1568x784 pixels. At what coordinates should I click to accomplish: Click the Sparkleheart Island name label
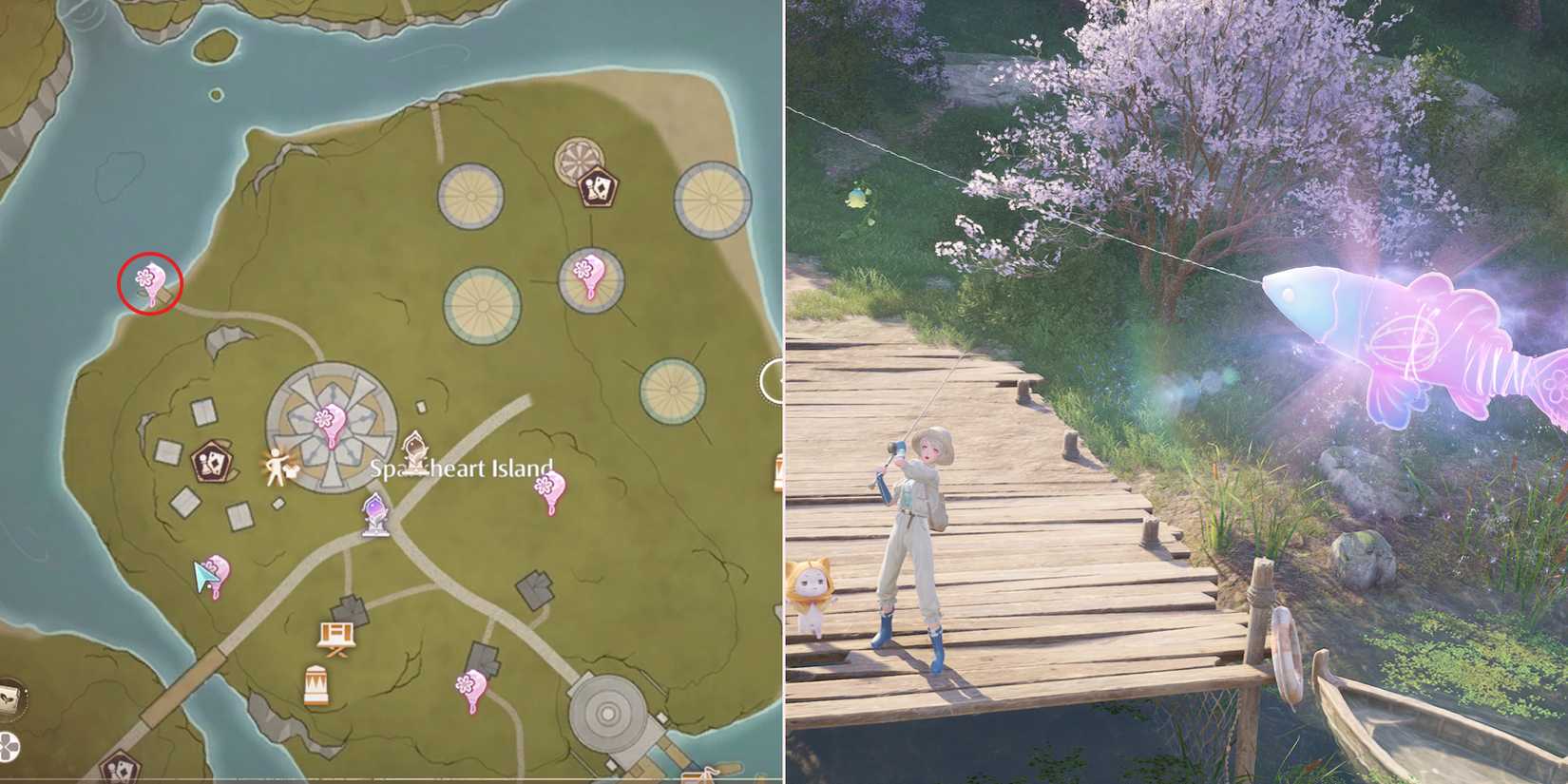point(461,468)
